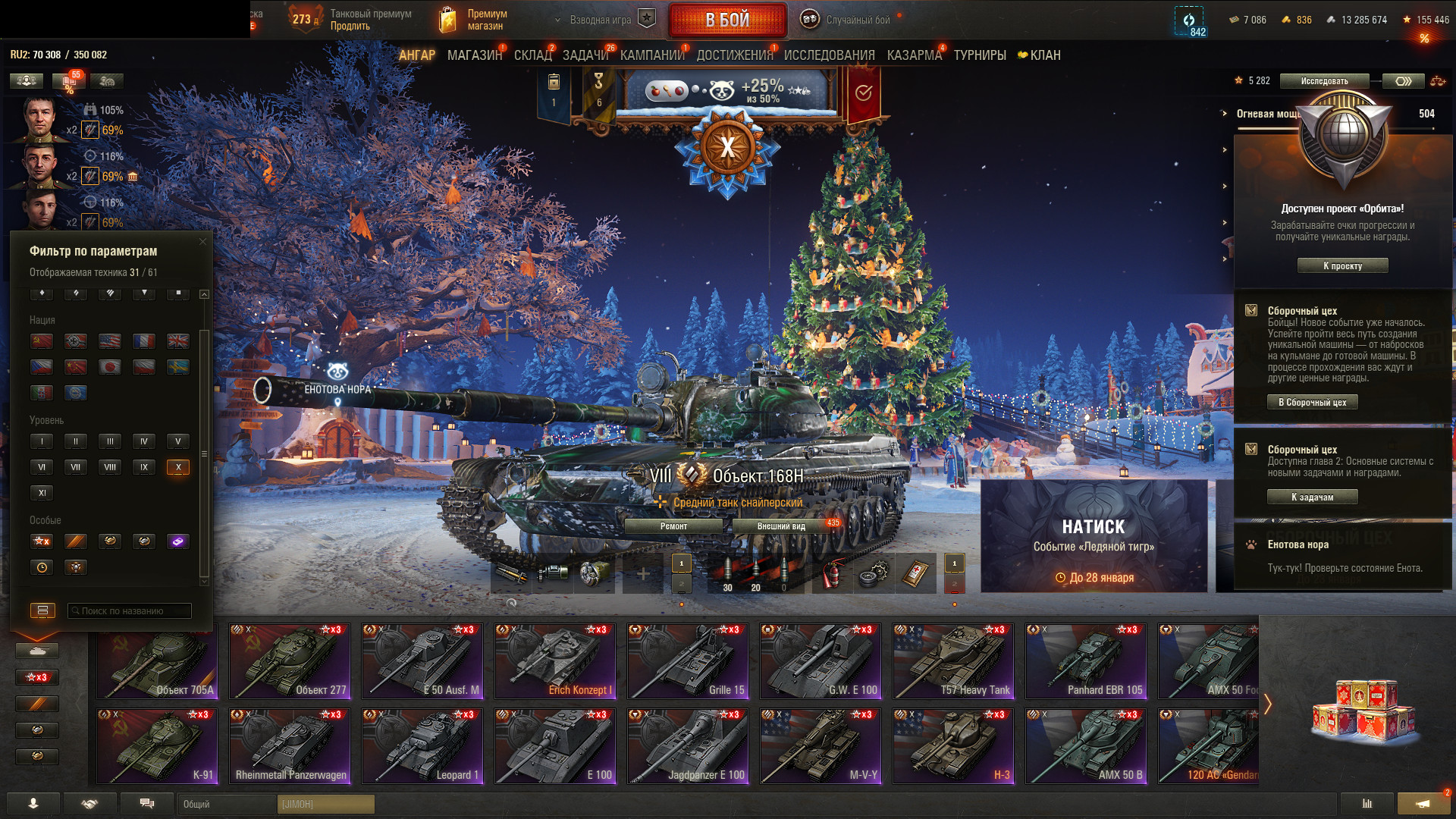Screen dimensions: 1456x819
Task: Click the «Ремонт» button
Action: click(673, 526)
